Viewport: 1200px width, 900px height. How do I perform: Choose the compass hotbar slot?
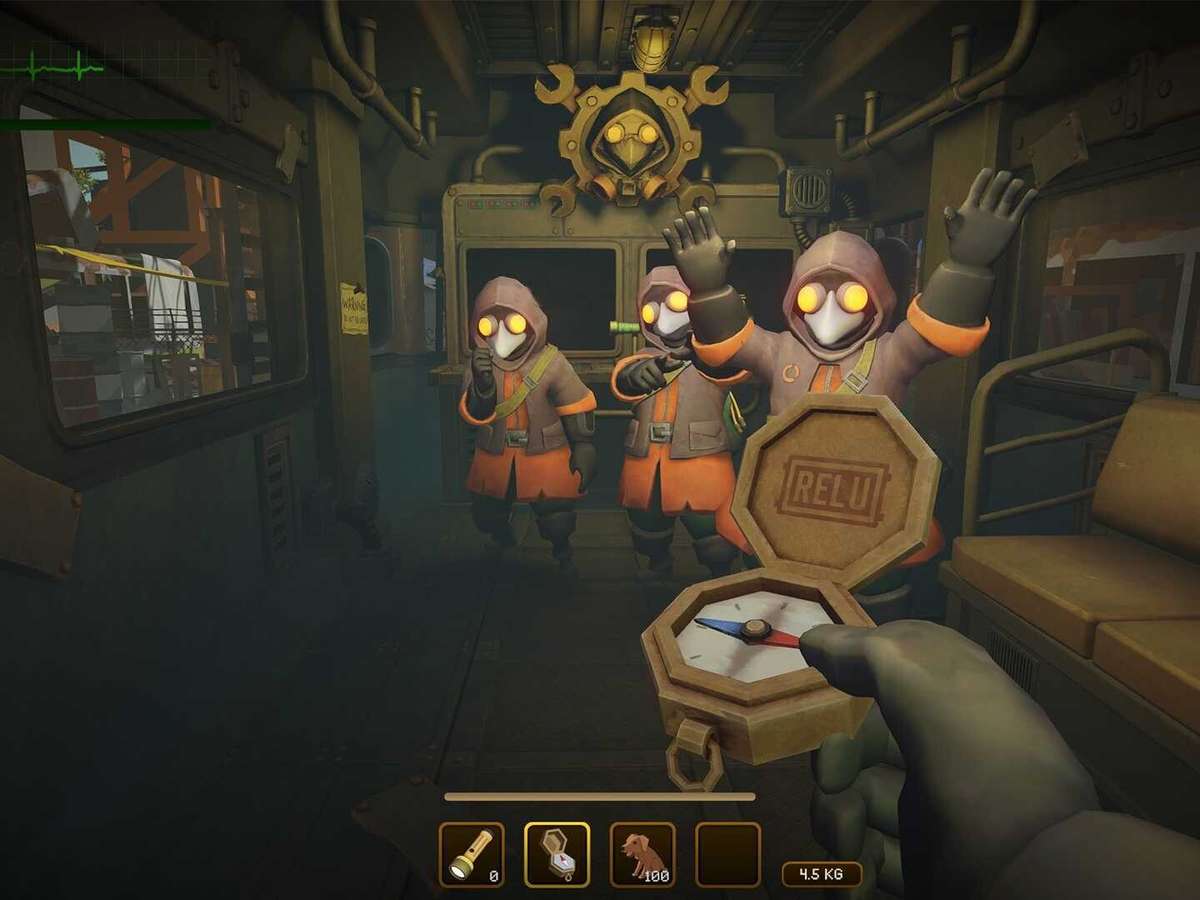[557, 855]
